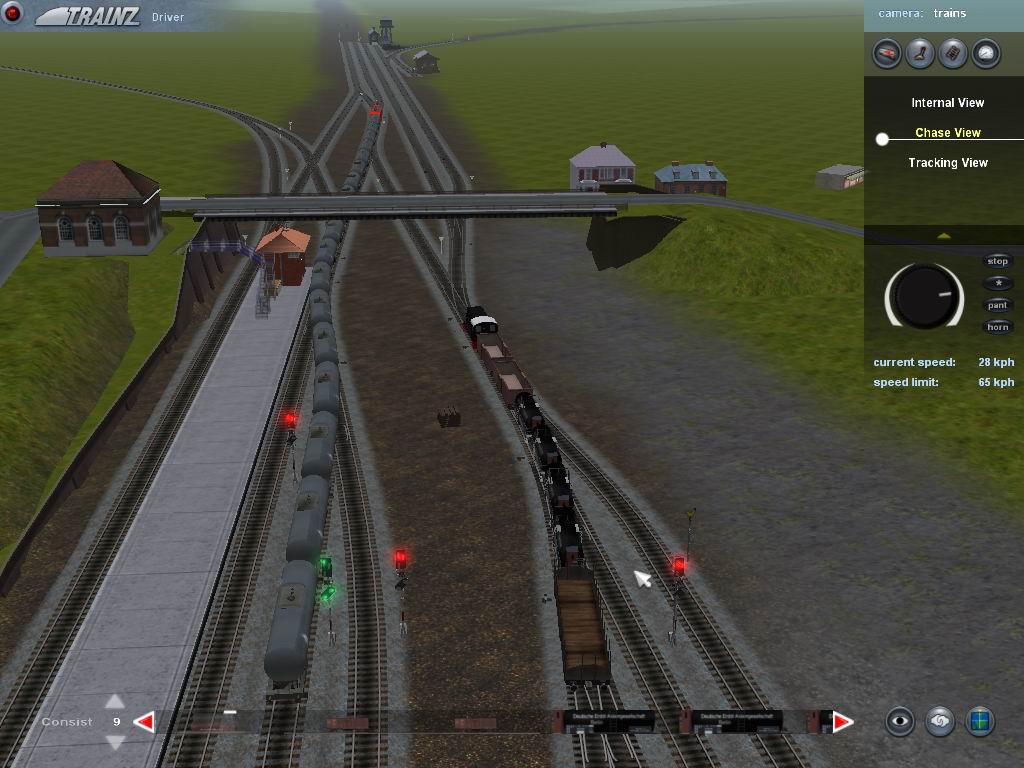Collapse the camera panel with yellow arrow

click(944, 236)
